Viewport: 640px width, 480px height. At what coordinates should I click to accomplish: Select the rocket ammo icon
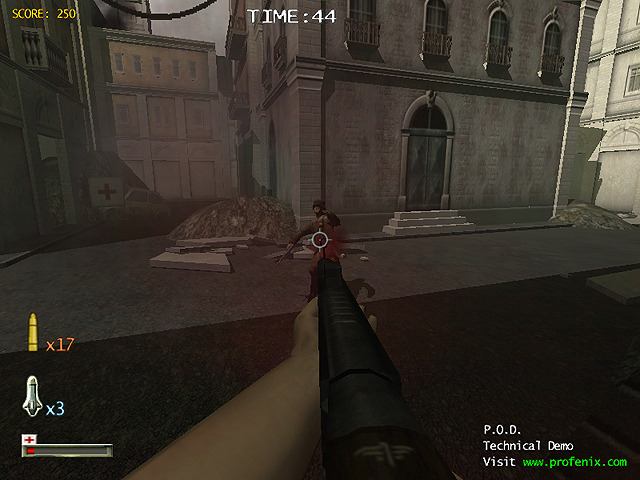[31, 397]
